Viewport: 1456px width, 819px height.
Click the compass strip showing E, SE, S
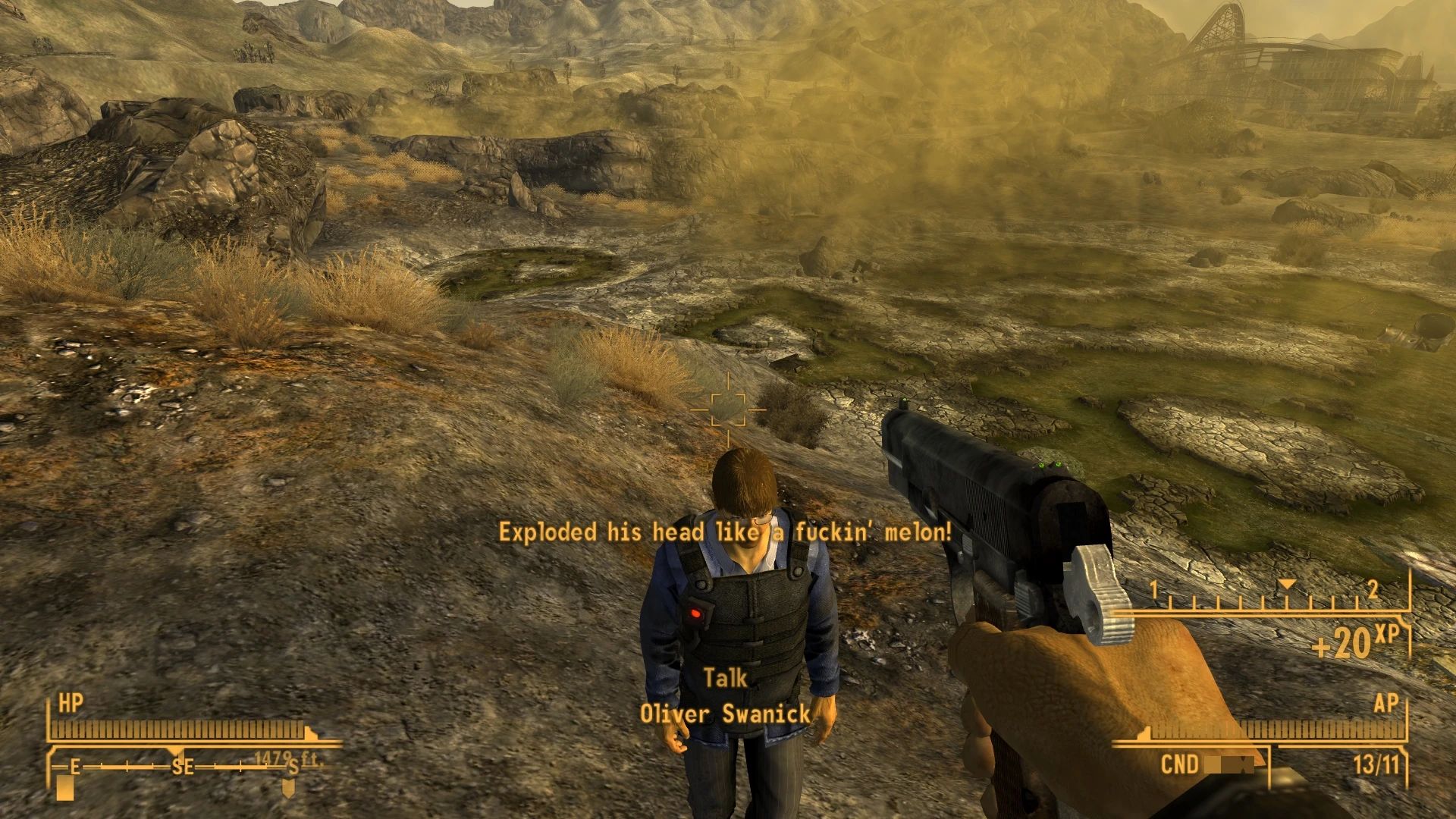[x=184, y=767]
